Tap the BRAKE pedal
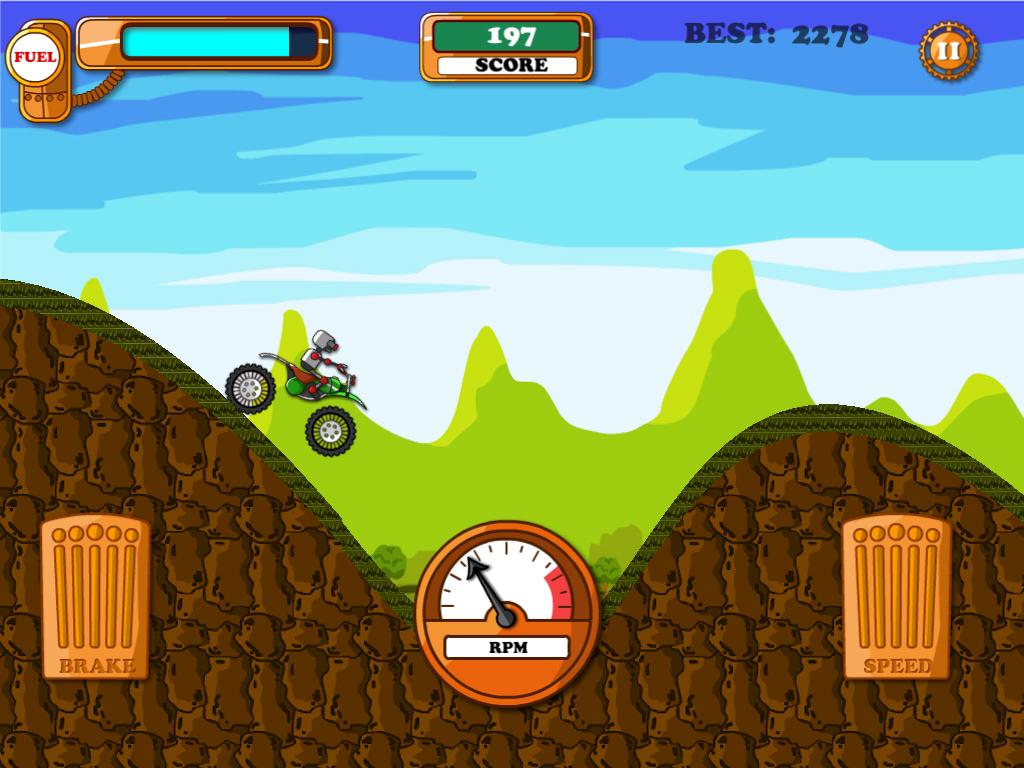 coord(95,597)
